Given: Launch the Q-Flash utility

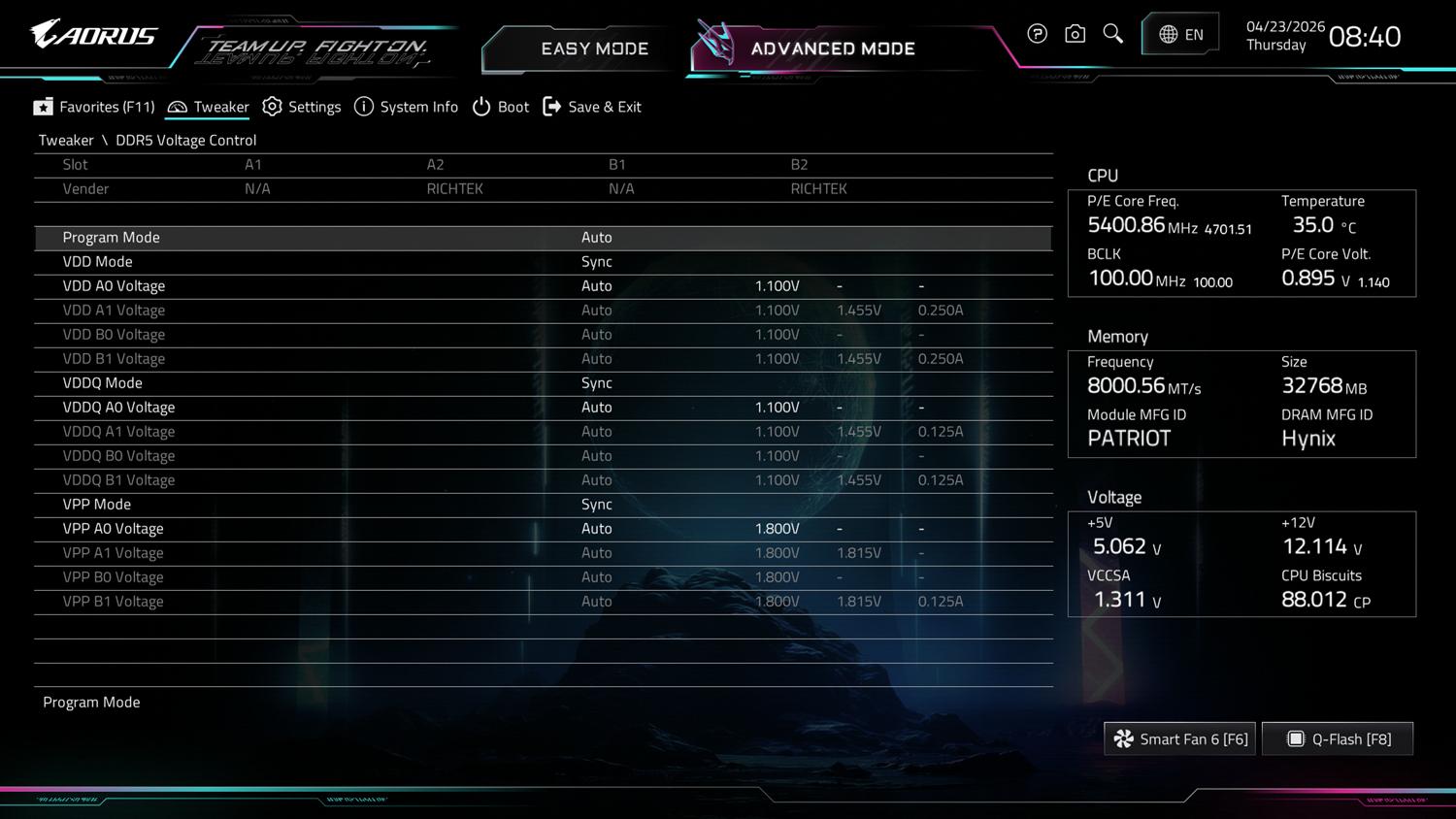Looking at the screenshot, I should [x=1338, y=739].
